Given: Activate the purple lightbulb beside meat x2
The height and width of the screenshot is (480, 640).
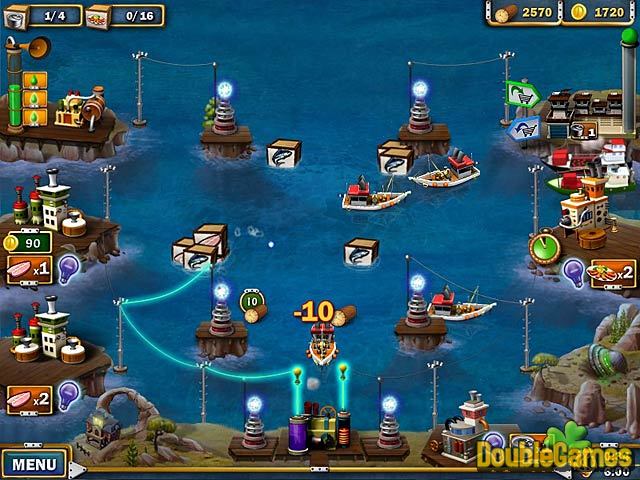Looking at the screenshot, I should point(68,397).
